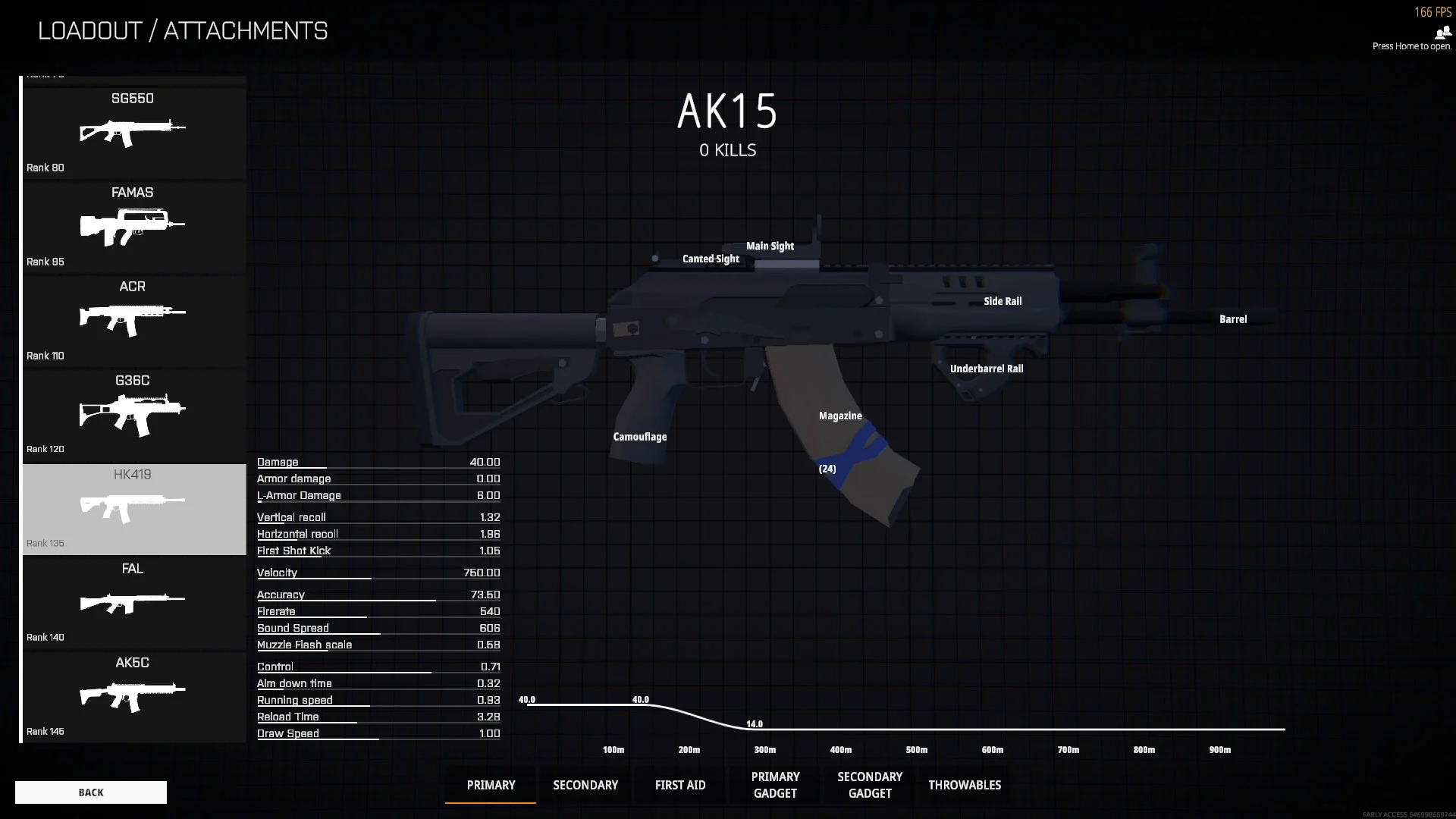Select the ACR weapon icon

(133, 318)
